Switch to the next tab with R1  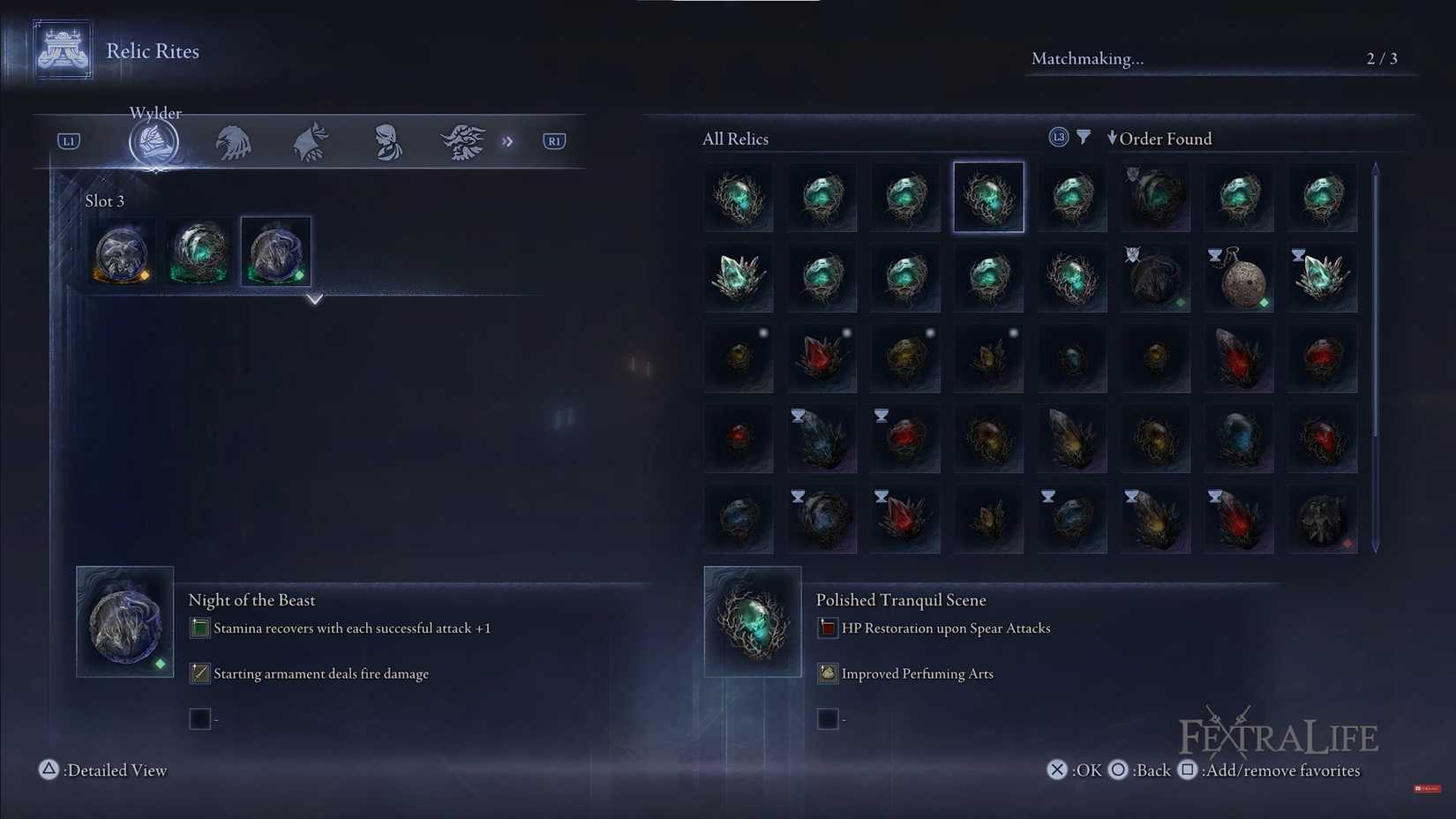554,140
